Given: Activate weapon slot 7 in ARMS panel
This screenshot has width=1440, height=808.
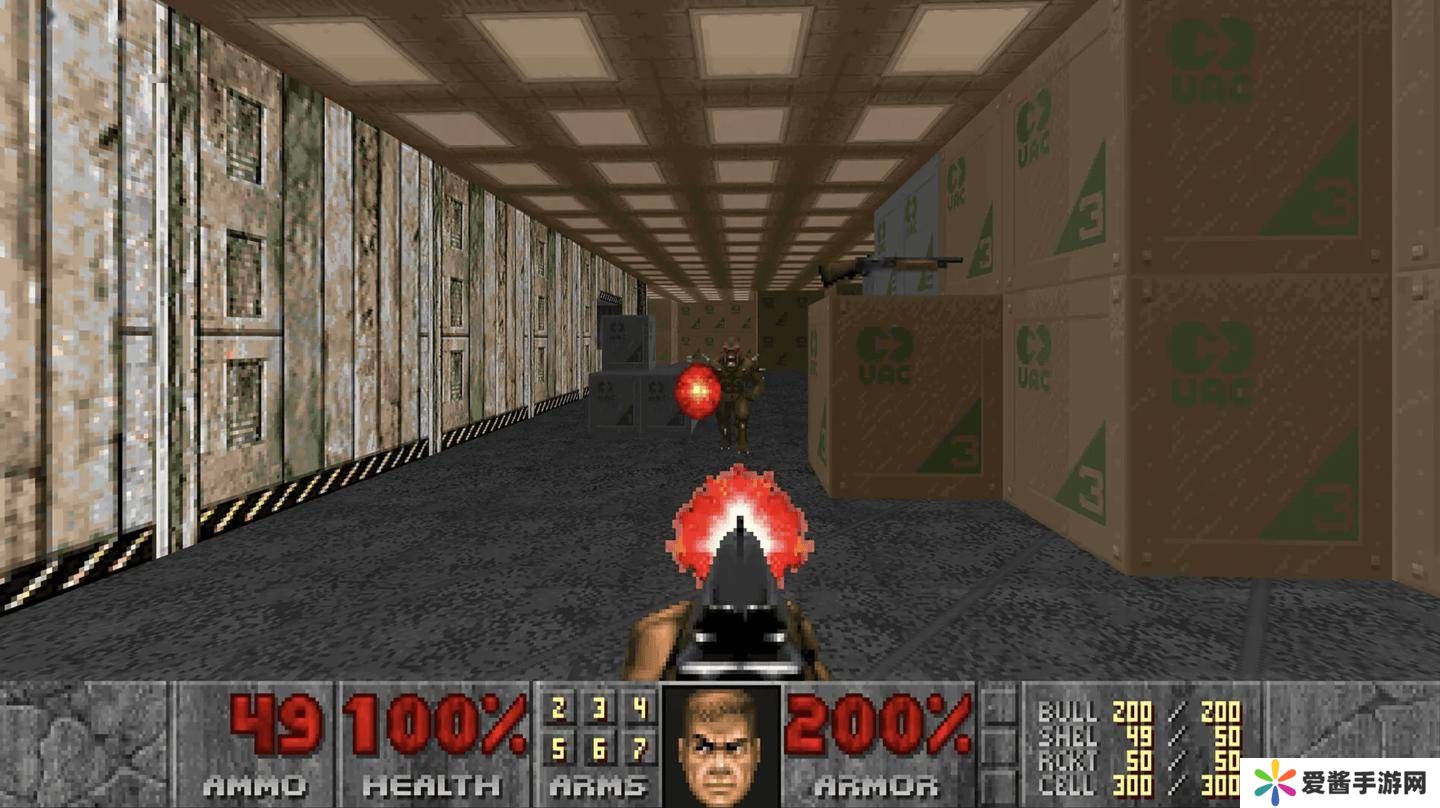Looking at the screenshot, I should 639,748.
